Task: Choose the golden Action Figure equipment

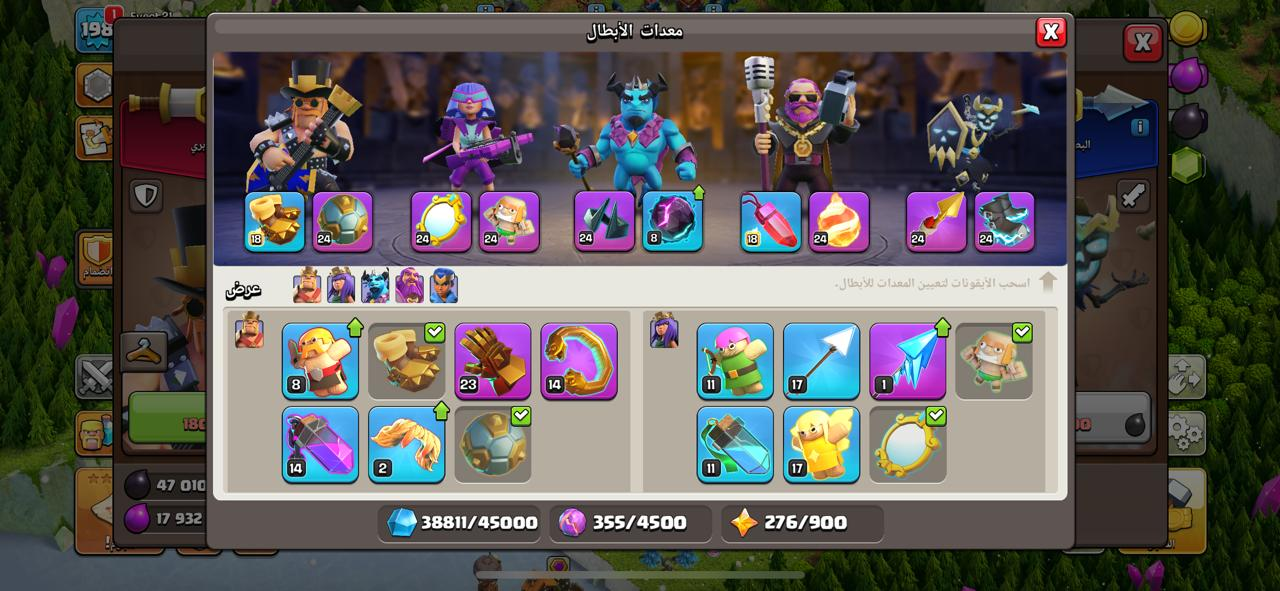Action: coord(821,445)
